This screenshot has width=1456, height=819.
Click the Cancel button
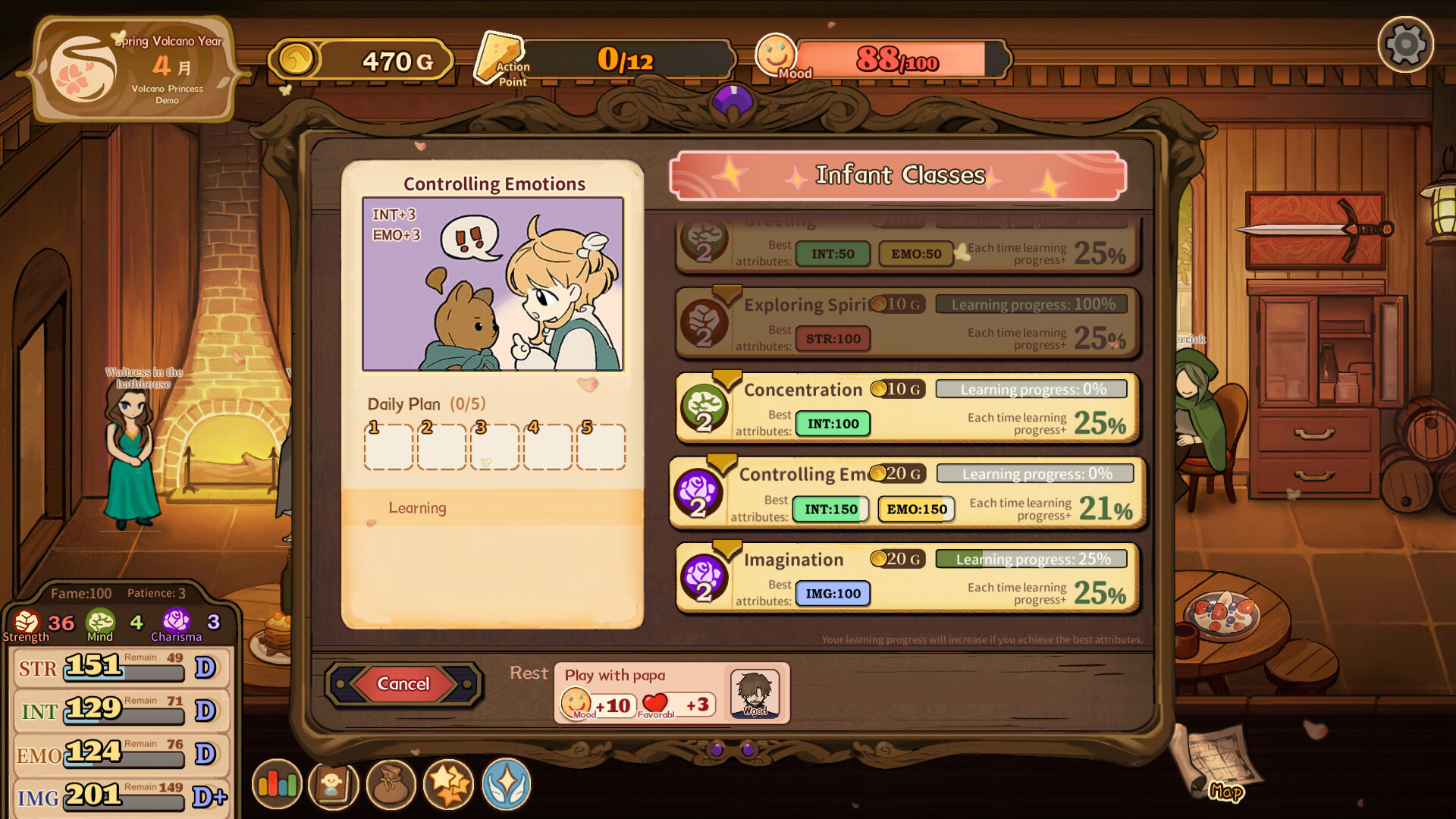[403, 683]
